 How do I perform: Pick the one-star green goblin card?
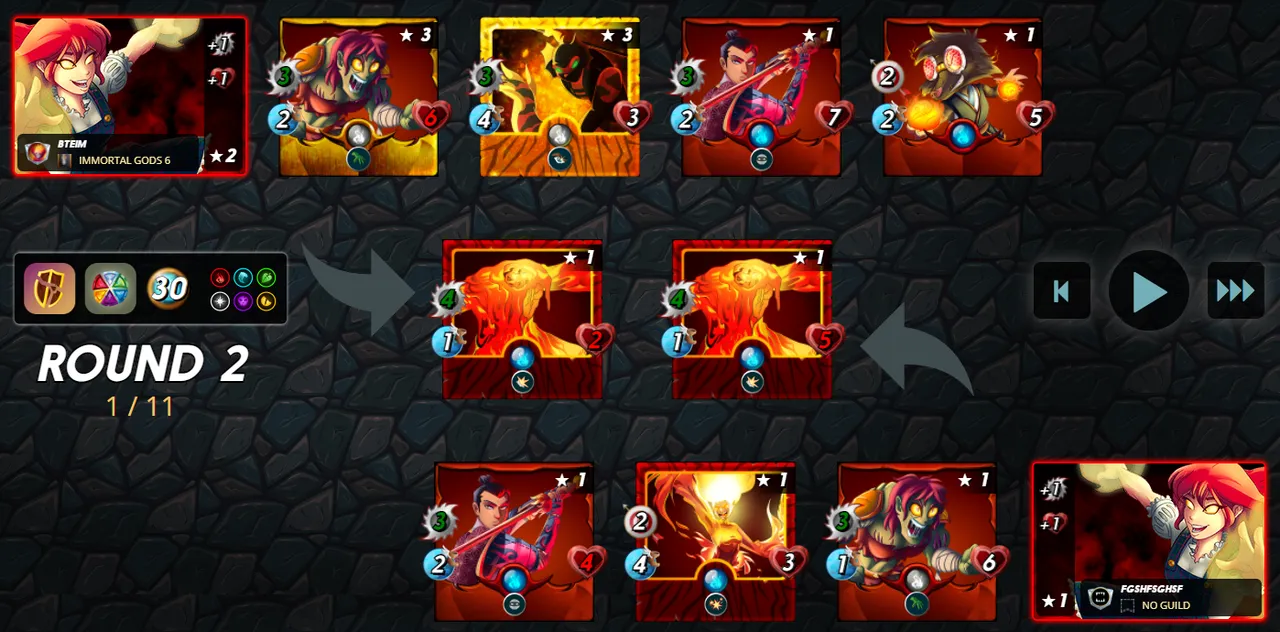917,542
